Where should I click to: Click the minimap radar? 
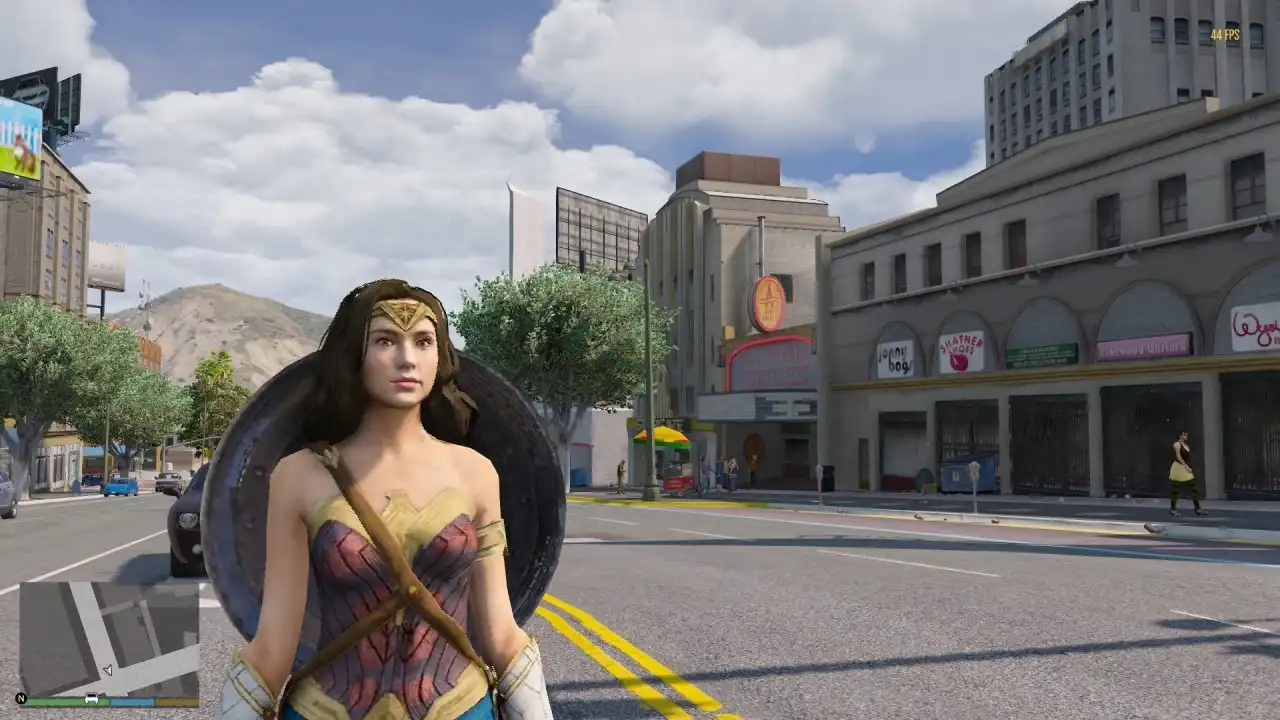109,639
